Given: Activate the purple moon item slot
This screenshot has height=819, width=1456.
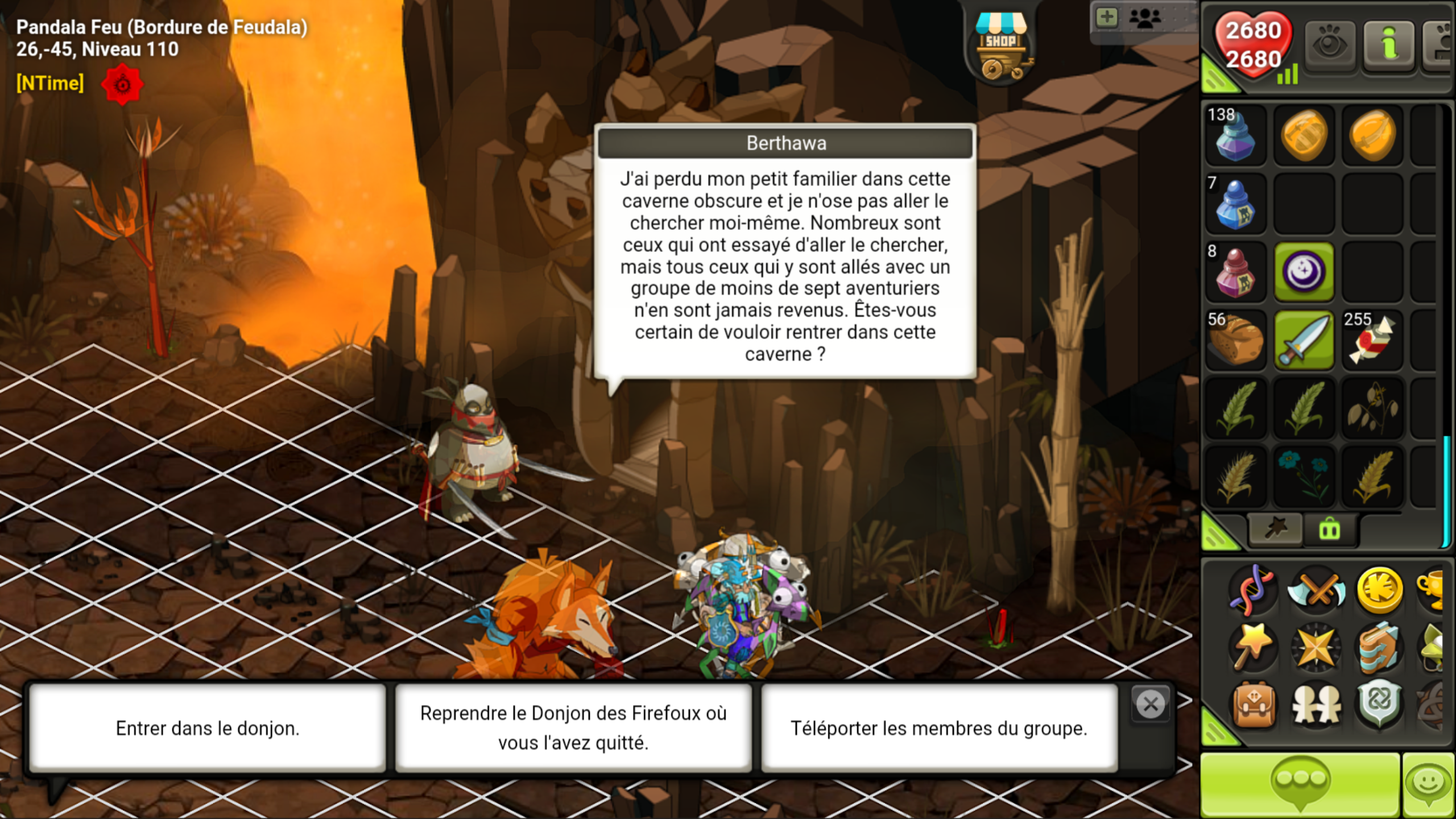Looking at the screenshot, I should point(1304,272).
